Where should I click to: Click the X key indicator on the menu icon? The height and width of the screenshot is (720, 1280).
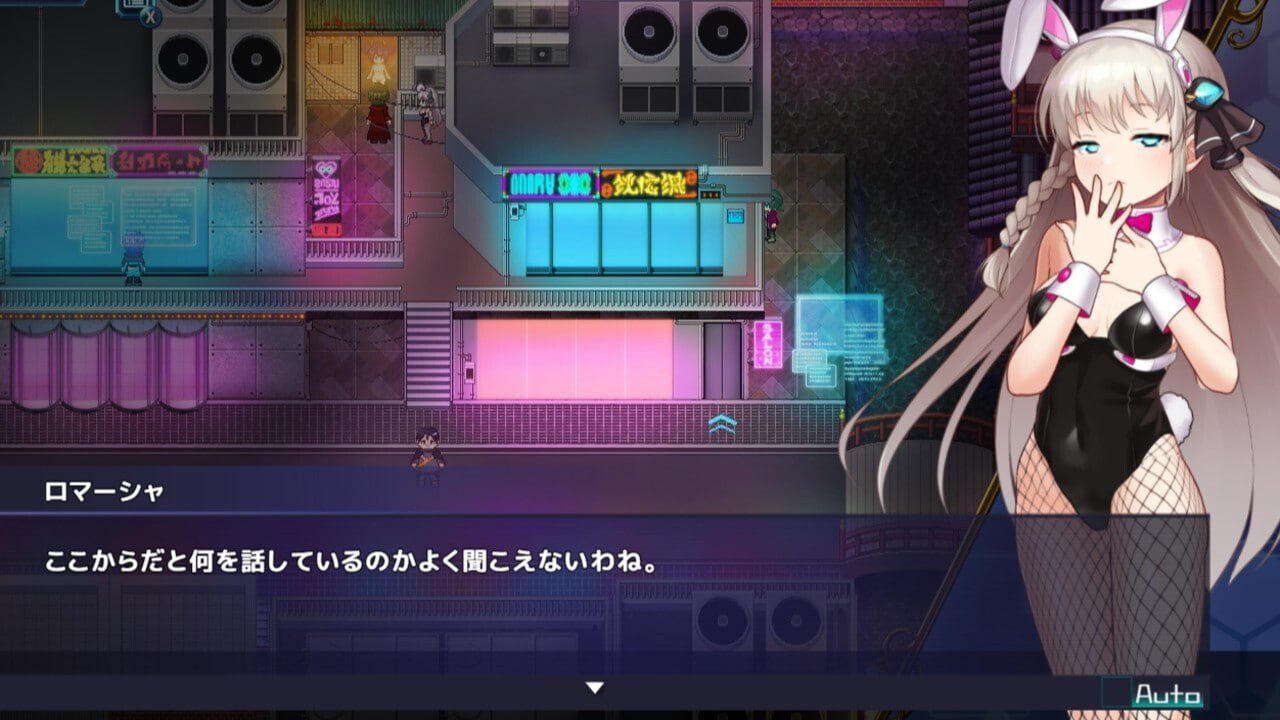click(x=150, y=18)
